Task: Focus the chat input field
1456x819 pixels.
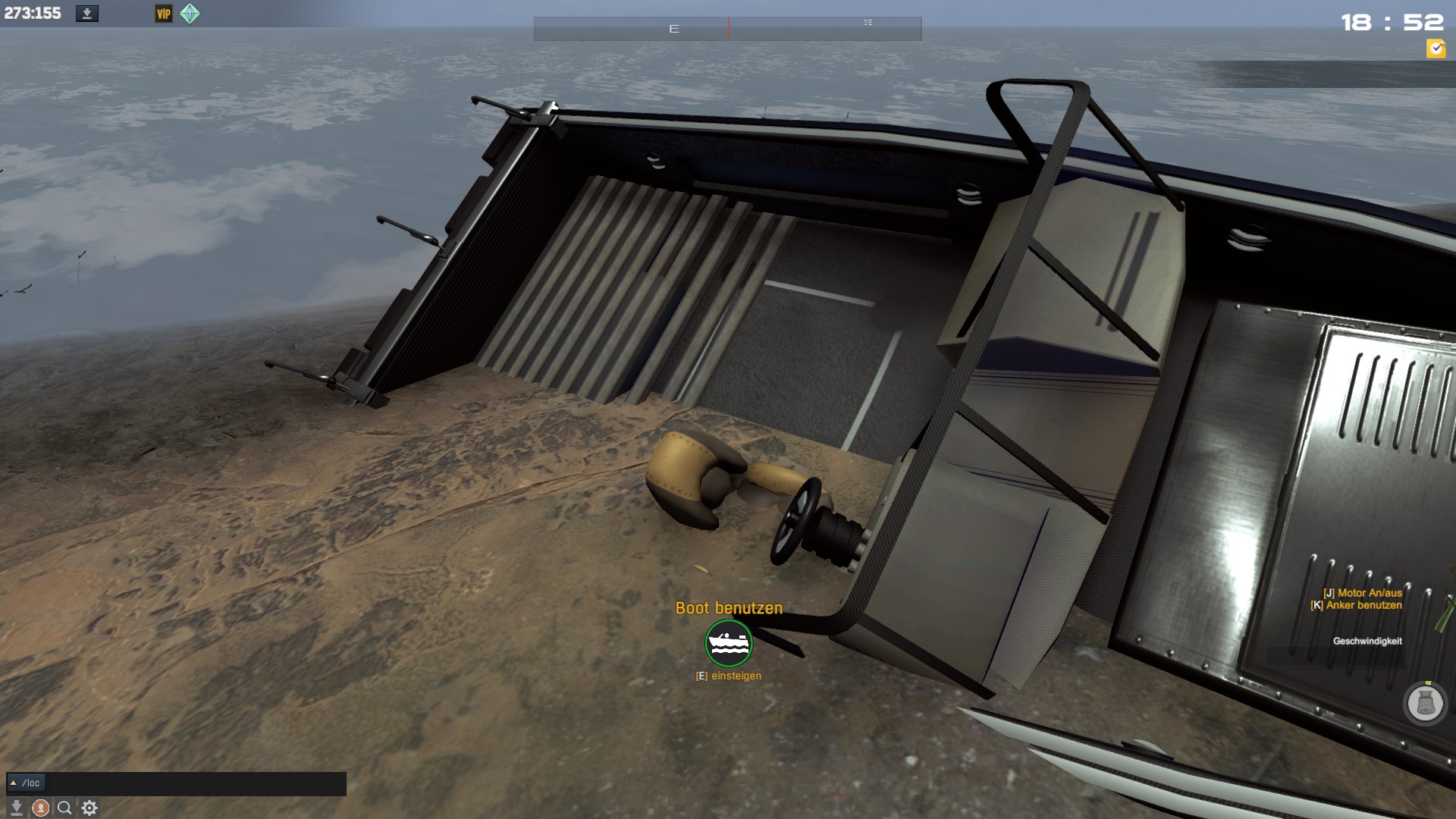Action: click(x=196, y=783)
